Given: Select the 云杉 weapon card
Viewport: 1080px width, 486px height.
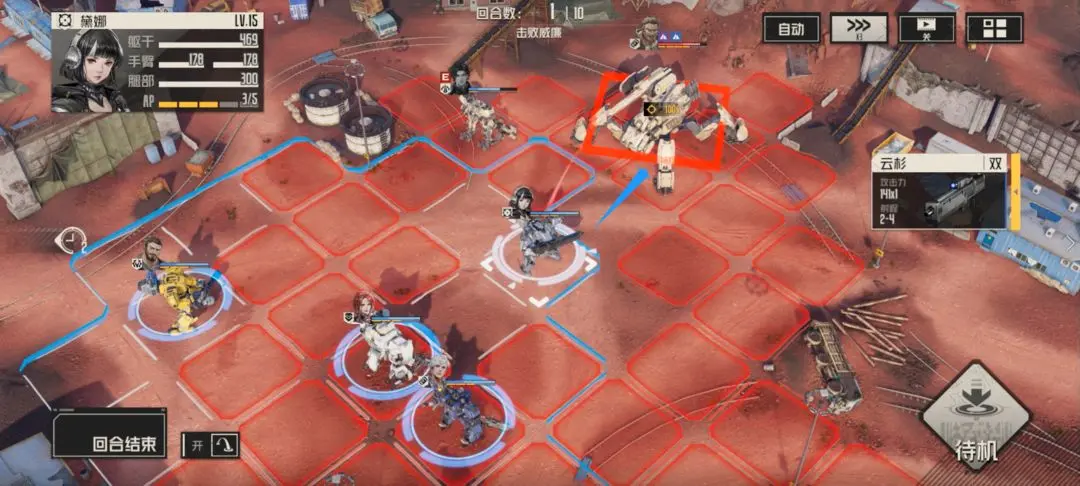Looking at the screenshot, I should pyautogui.click(x=944, y=192).
